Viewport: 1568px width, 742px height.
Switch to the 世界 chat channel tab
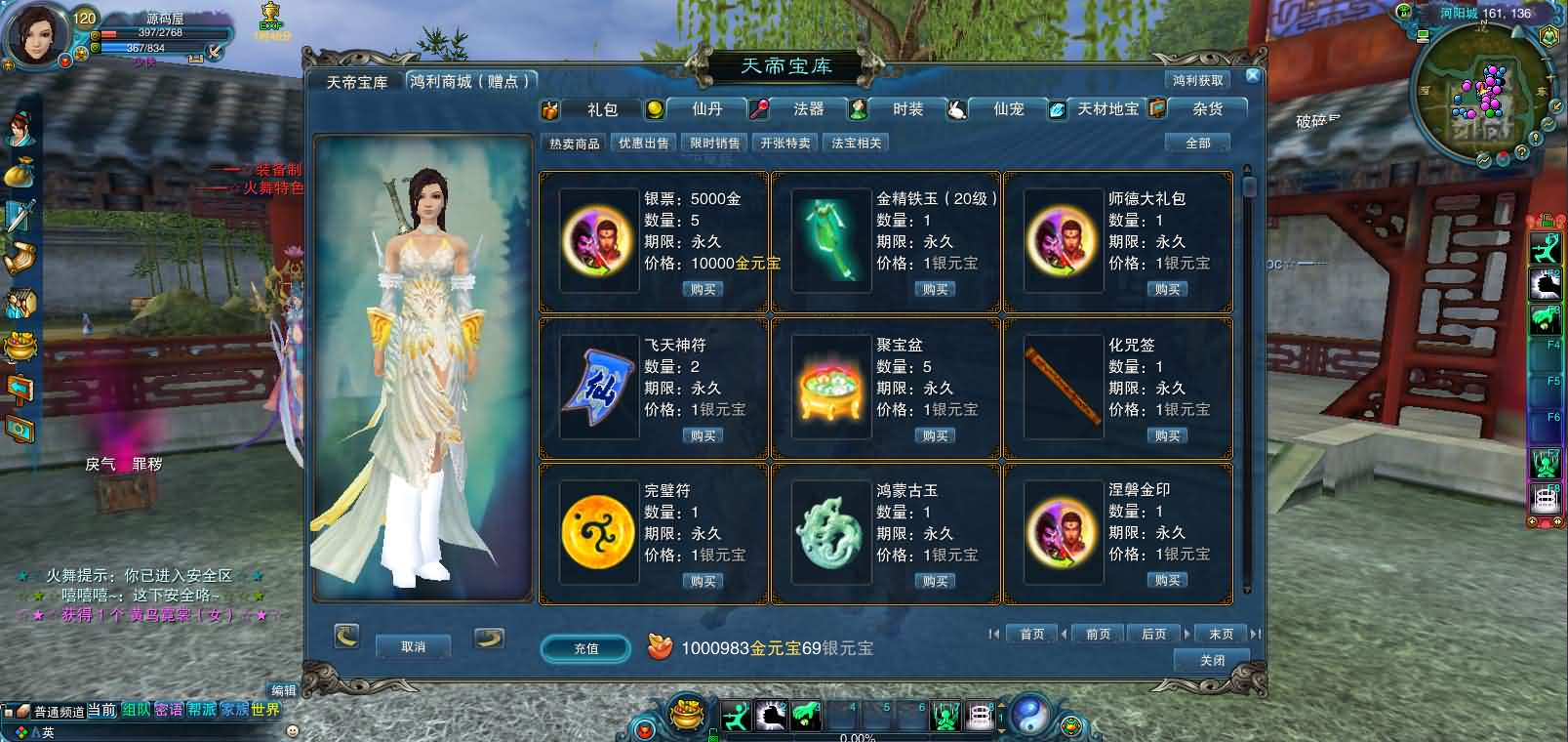click(x=264, y=711)
